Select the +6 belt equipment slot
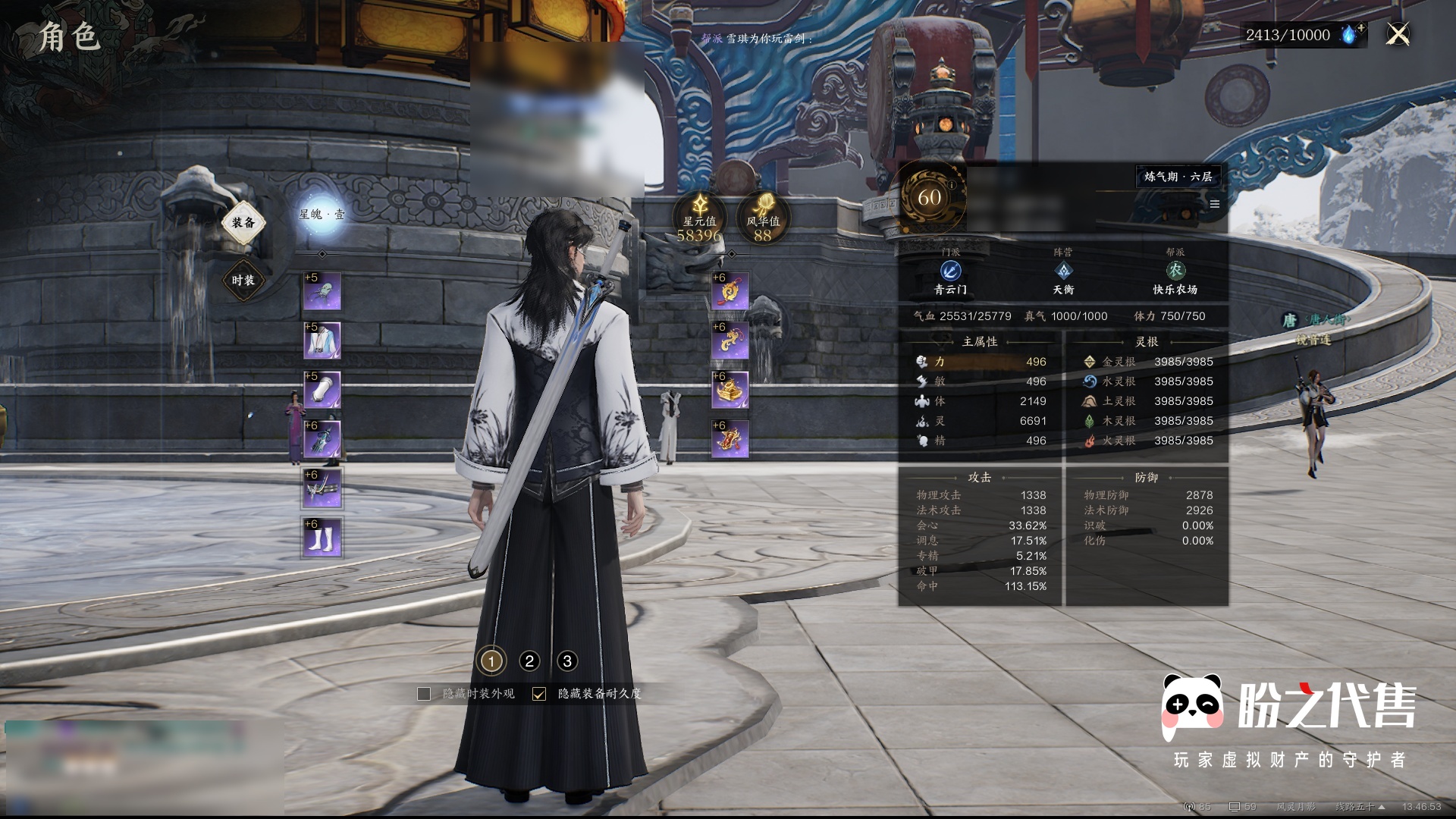 pyautogui.click(x=322, y=489)
